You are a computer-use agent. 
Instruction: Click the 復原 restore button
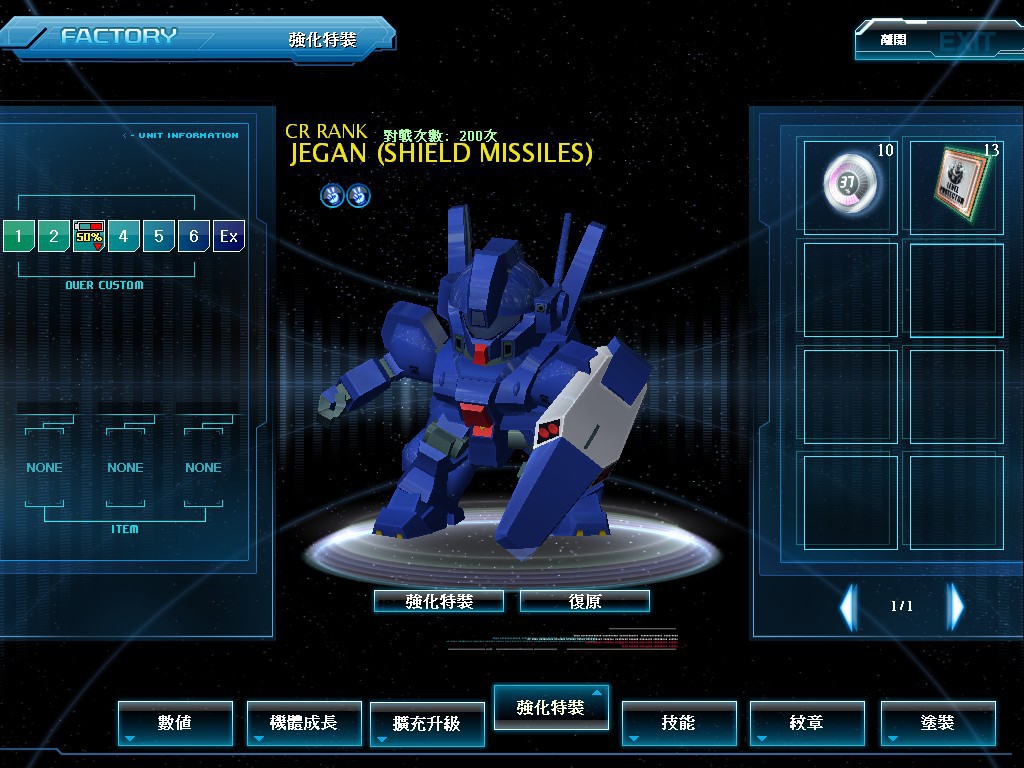(585, 601)
